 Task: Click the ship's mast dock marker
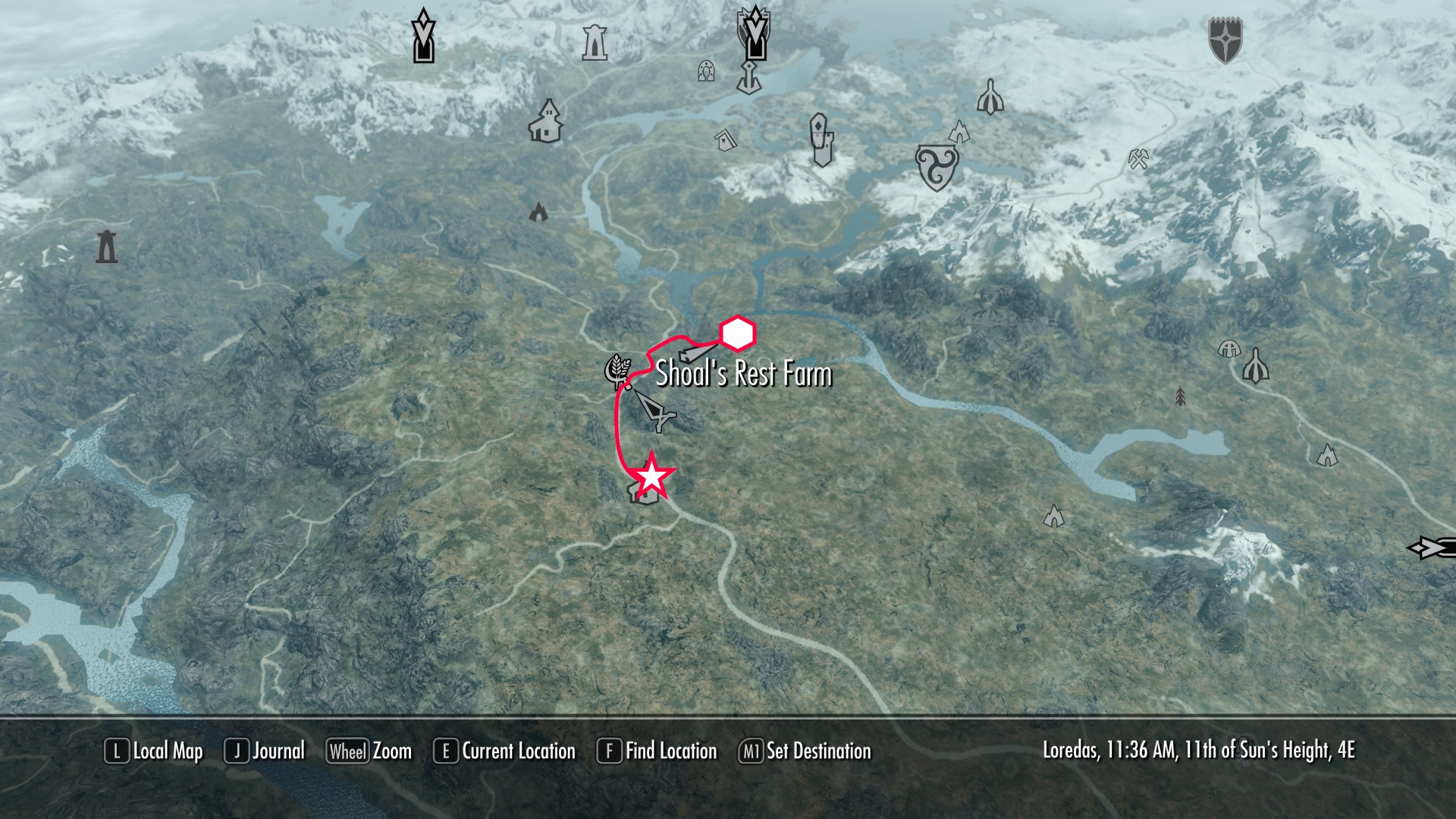point(749,77)
